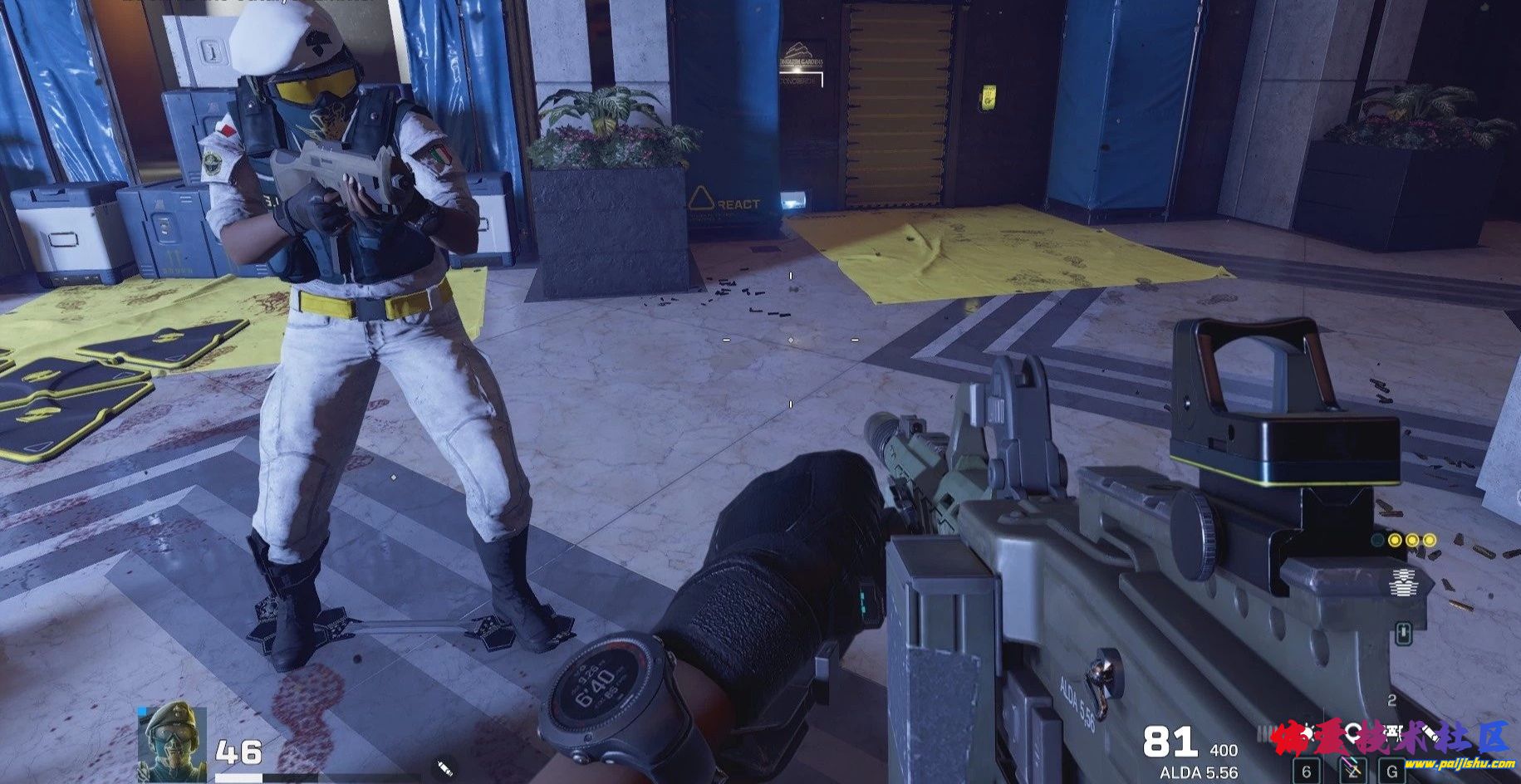Select the small device icon under the ability
The width and height of the screenshot is (1521, 784).
point(1404,634)
